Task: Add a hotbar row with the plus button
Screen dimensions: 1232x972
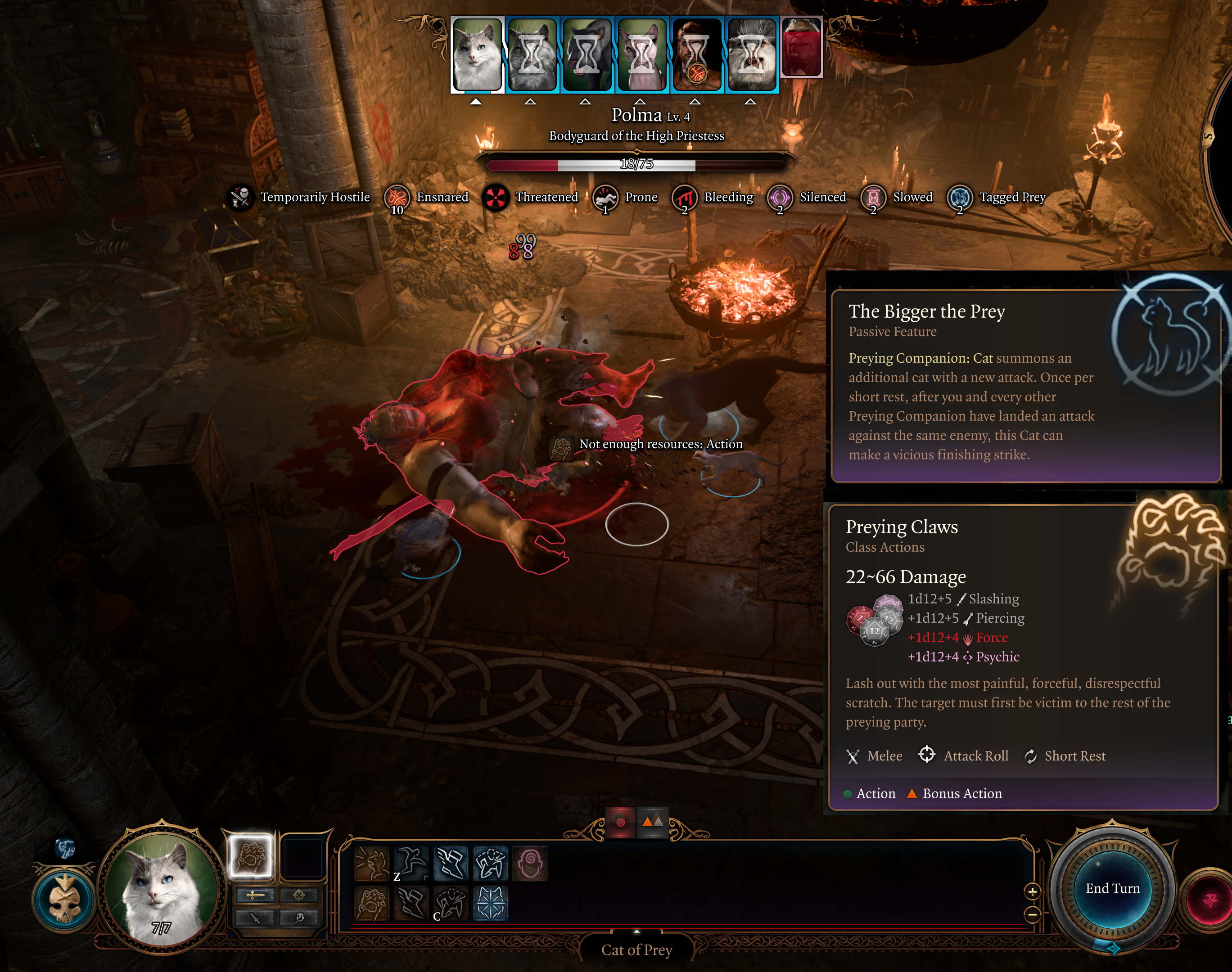Action: point(1032,891)
